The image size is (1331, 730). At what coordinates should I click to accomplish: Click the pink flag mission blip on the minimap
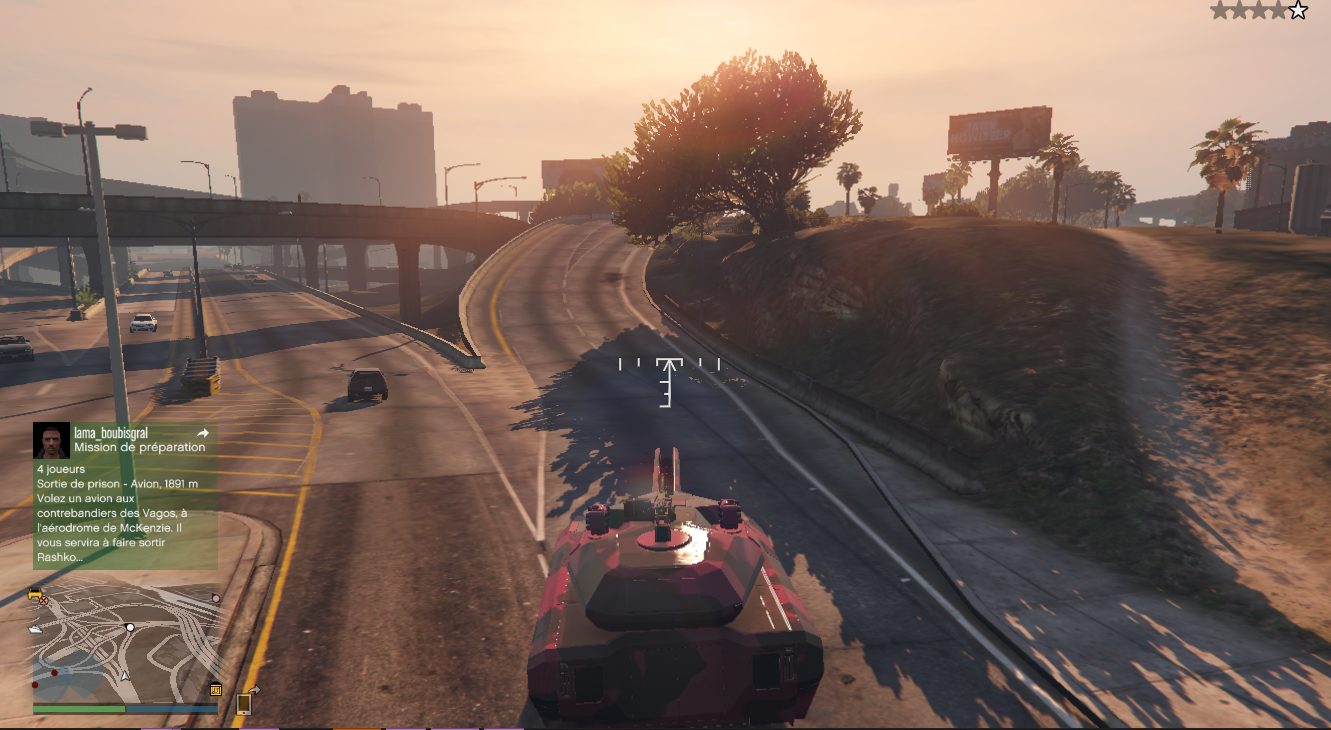tap(214, 598)
